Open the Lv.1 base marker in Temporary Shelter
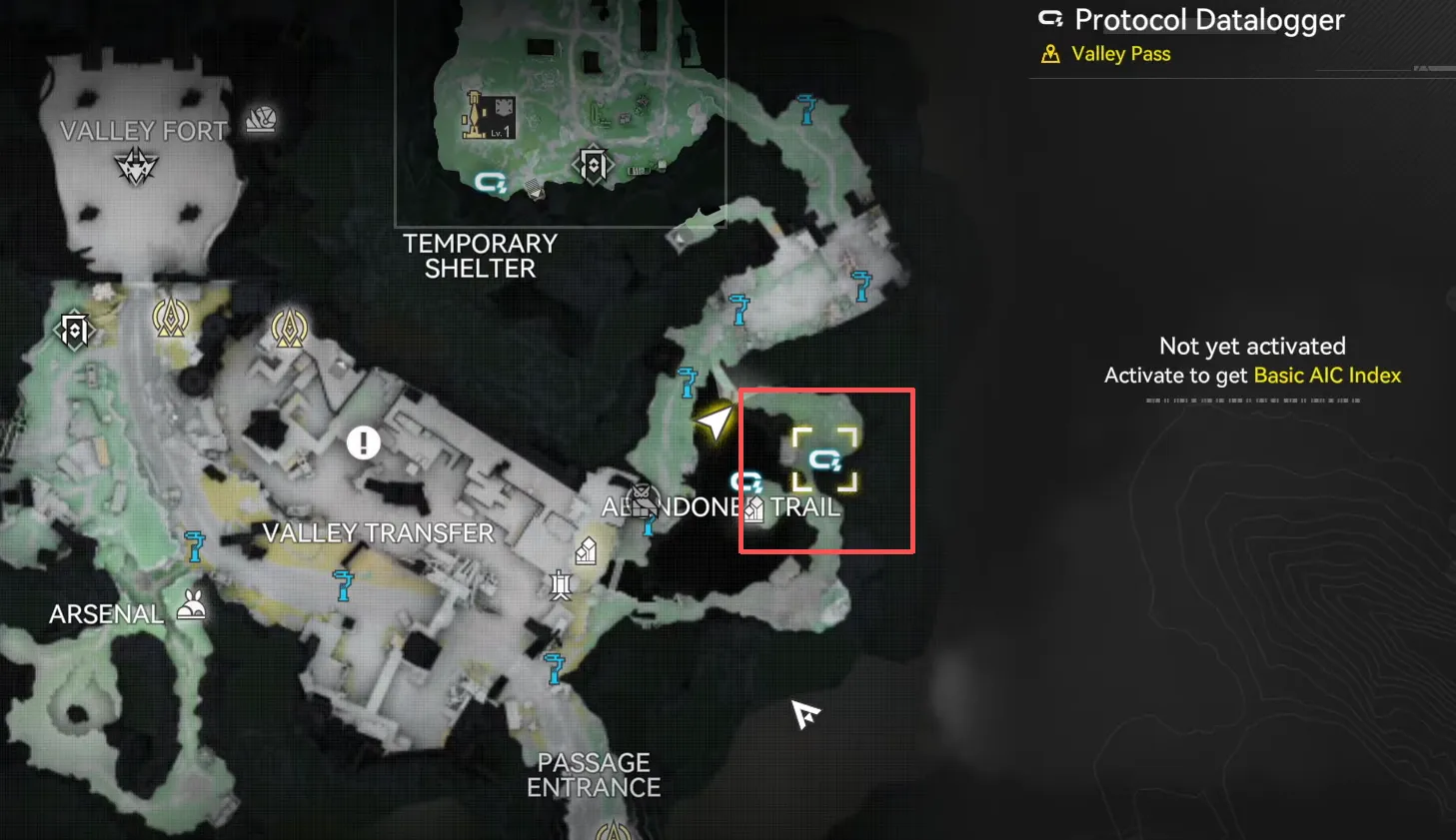1456x840 pixels. pos(490,116)
